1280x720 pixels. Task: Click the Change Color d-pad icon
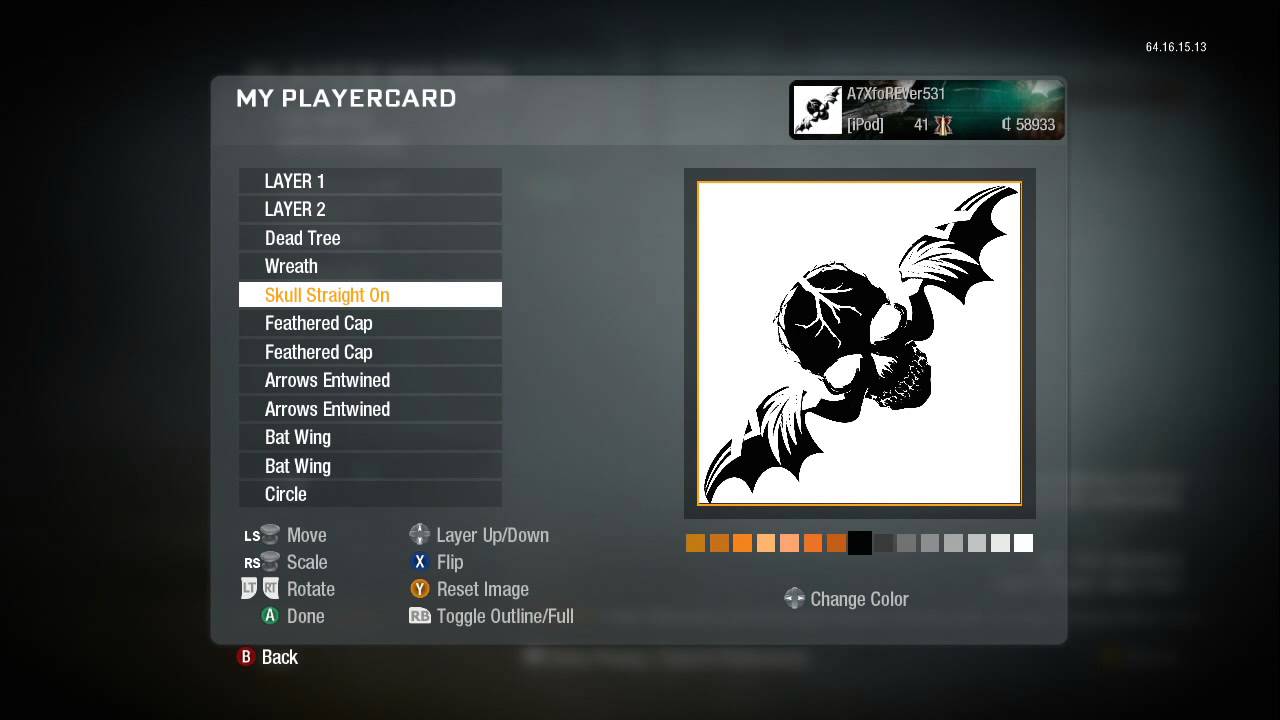click(x=795, y=598)
